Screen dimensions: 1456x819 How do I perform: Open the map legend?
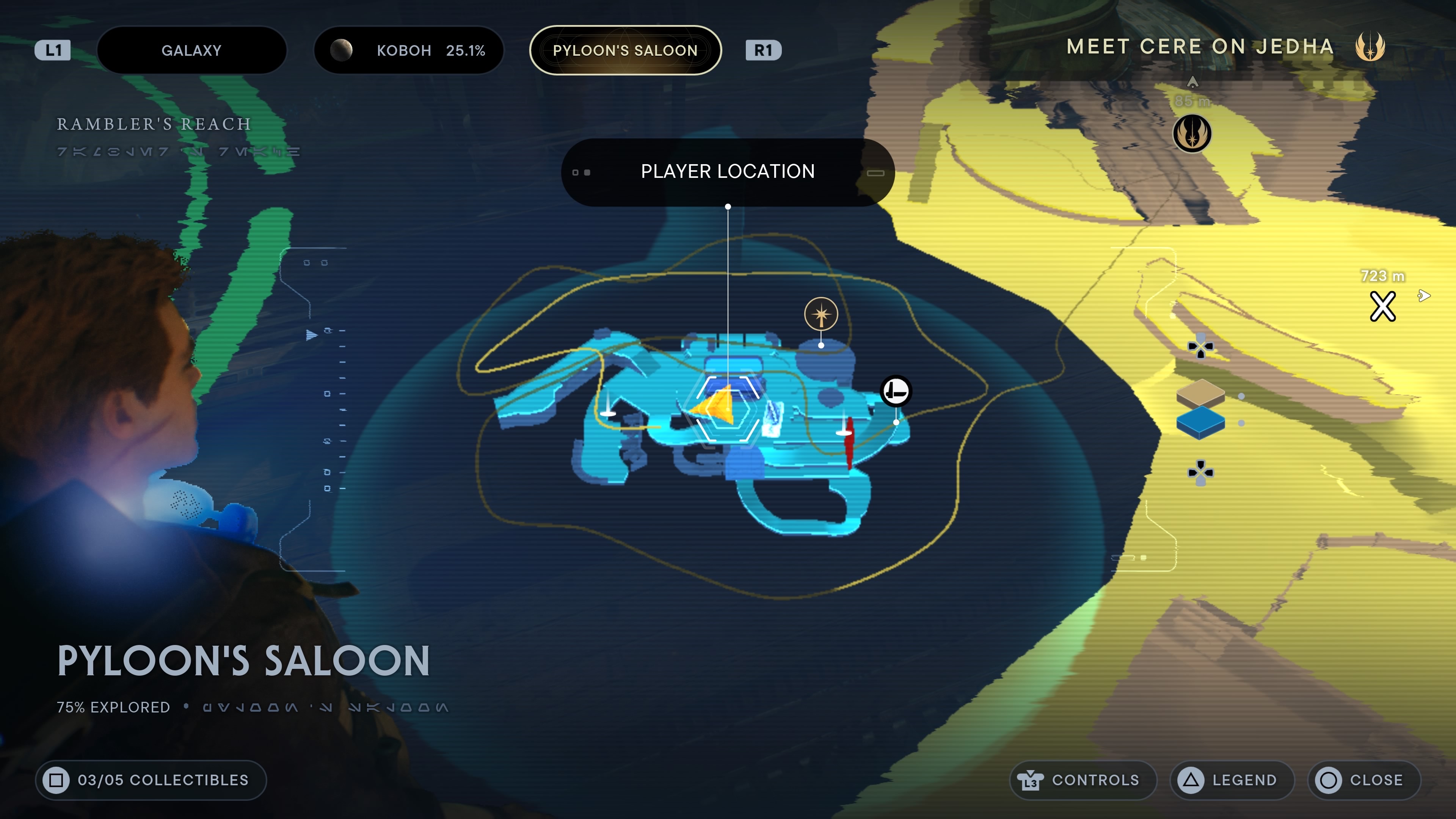tap(1232, 780)
